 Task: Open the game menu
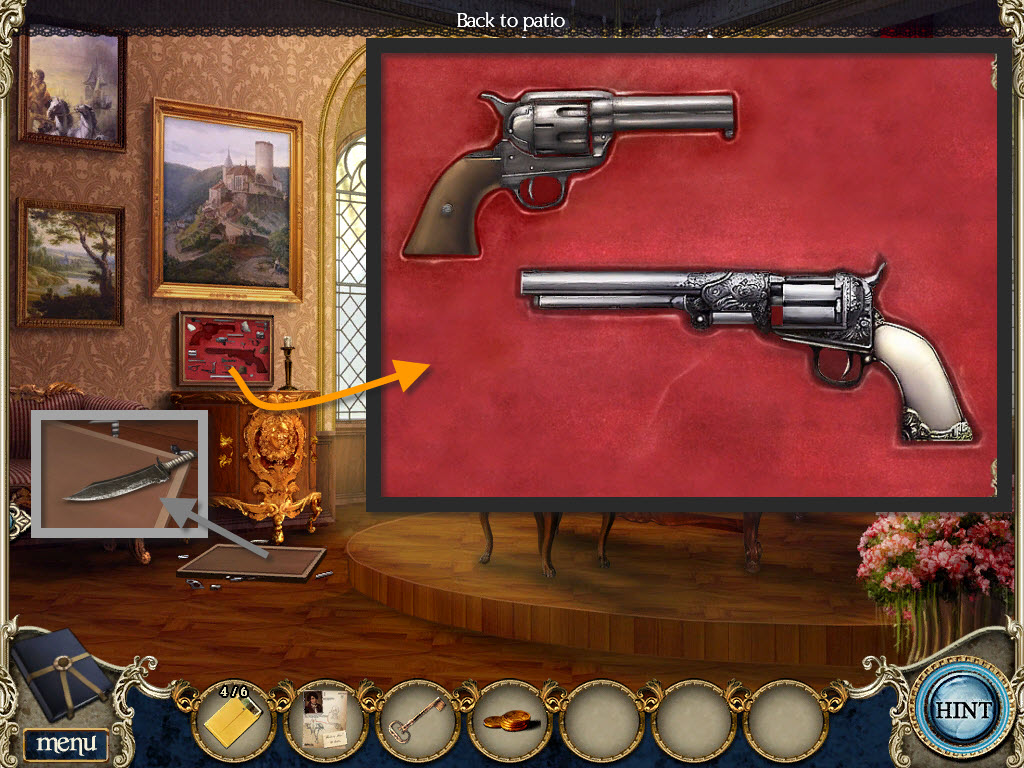coord(66,743)
